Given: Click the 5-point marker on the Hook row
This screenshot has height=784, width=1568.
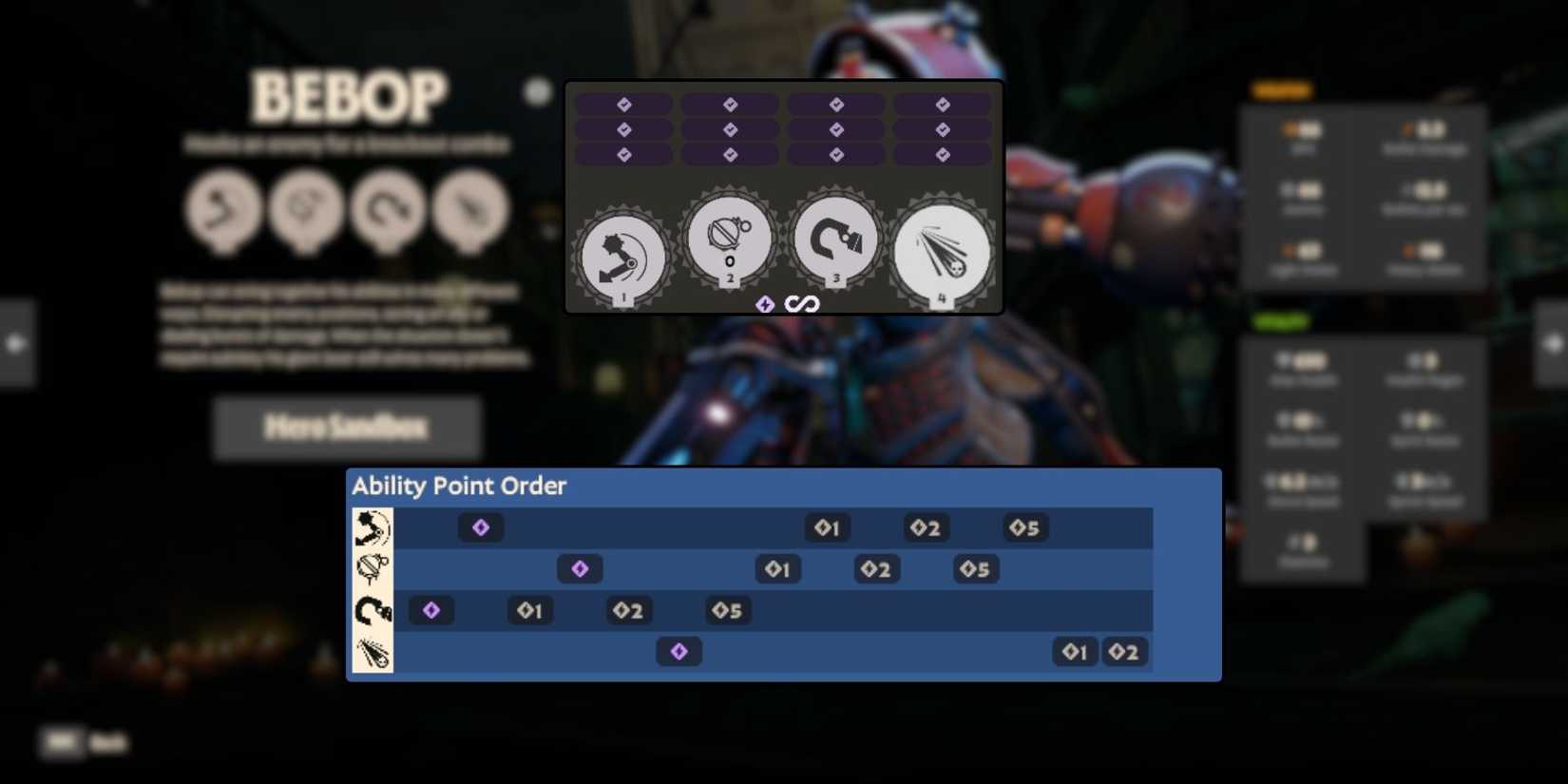Looking at the screenshot, I should (x=726, y=611).
